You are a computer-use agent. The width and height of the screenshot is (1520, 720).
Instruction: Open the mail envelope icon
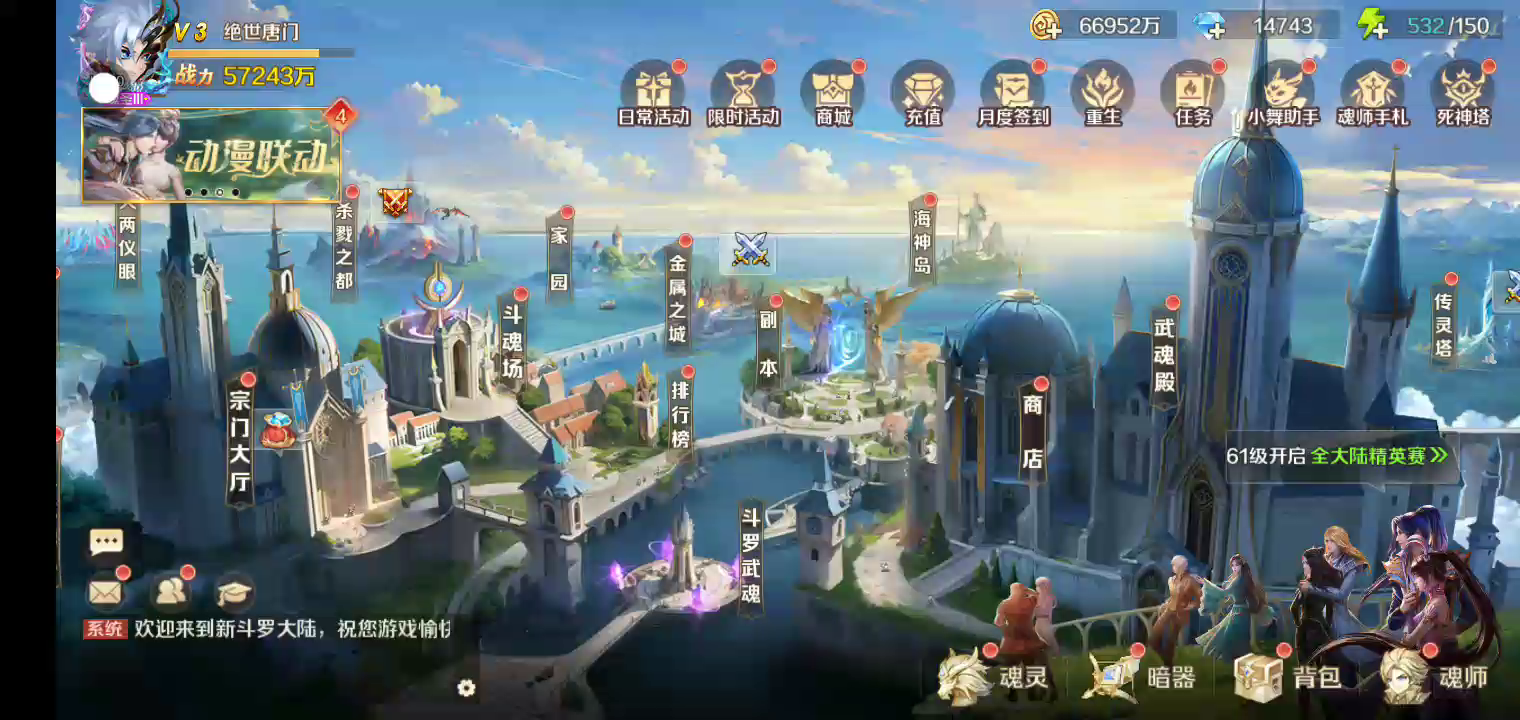(x=105, y=592)
